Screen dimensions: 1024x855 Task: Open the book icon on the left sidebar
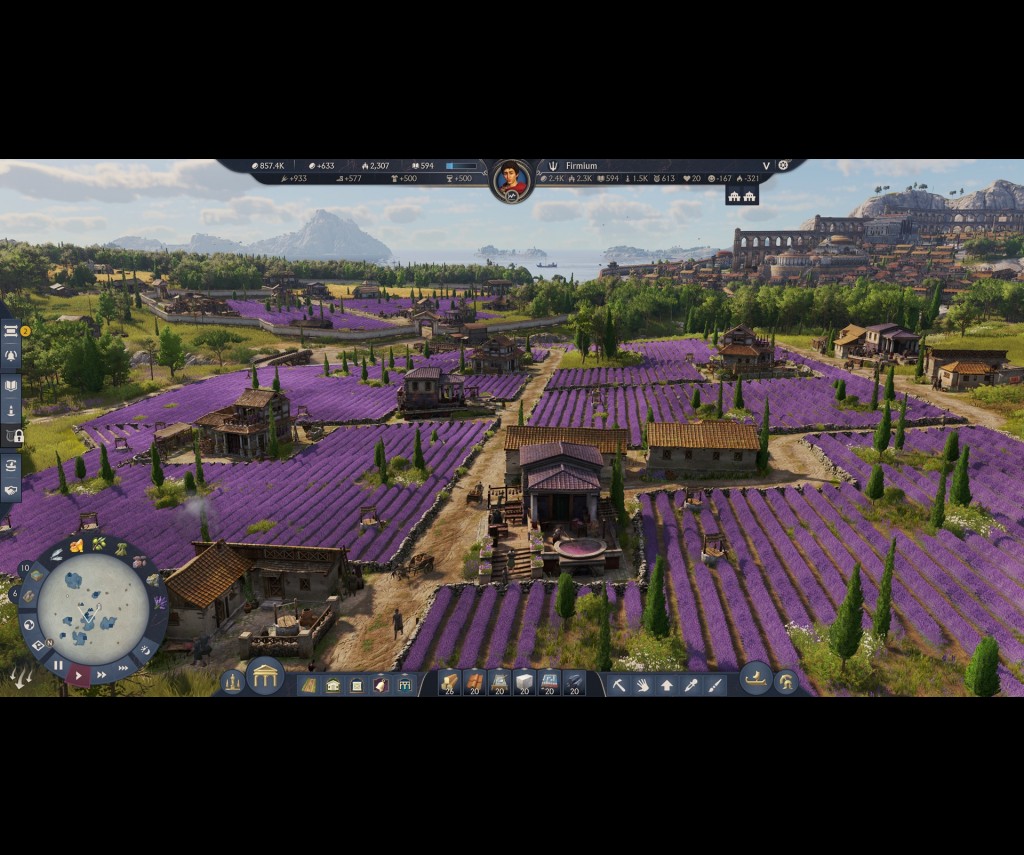11,385
